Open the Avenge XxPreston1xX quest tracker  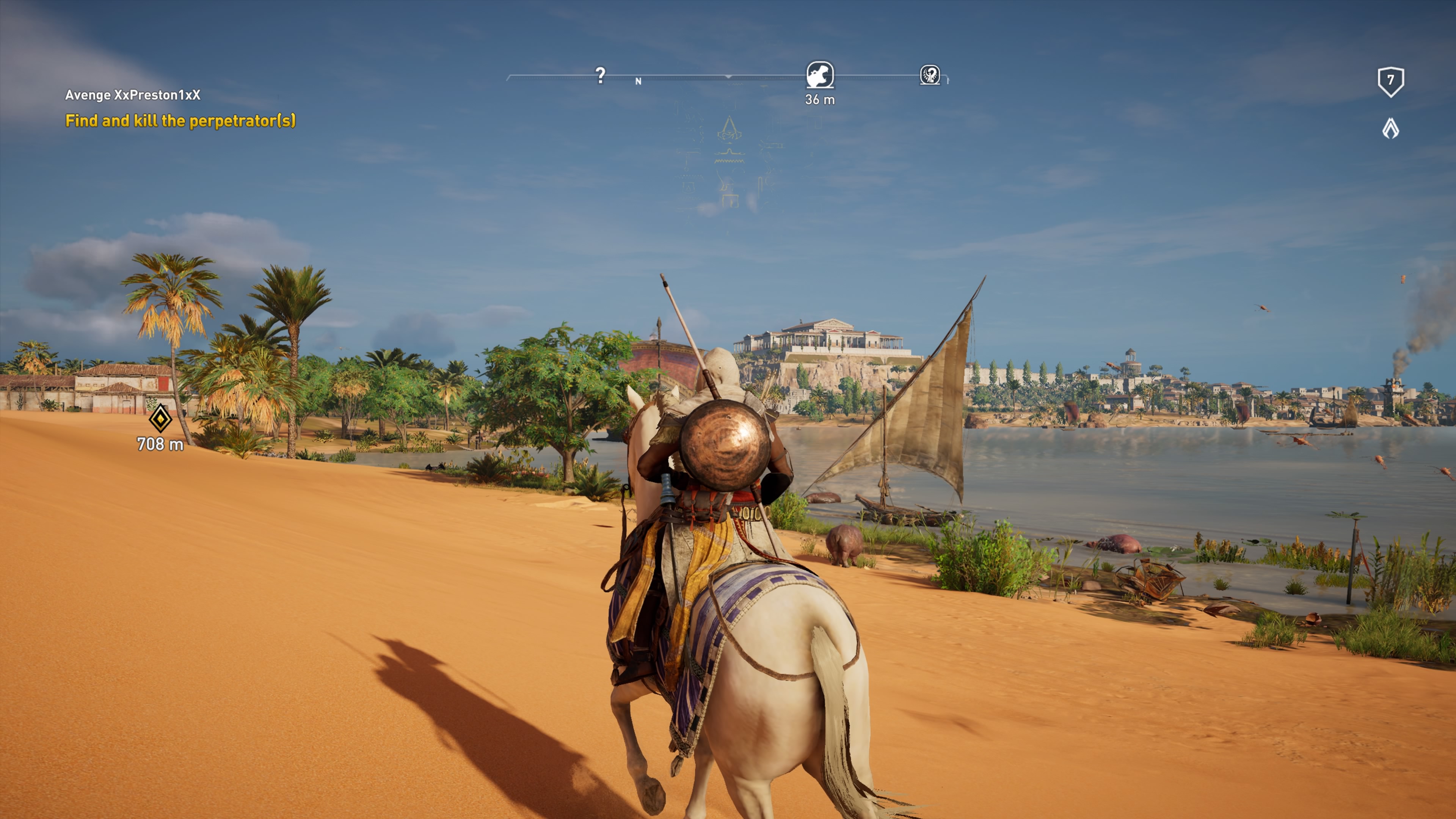[x=133, y=95]
